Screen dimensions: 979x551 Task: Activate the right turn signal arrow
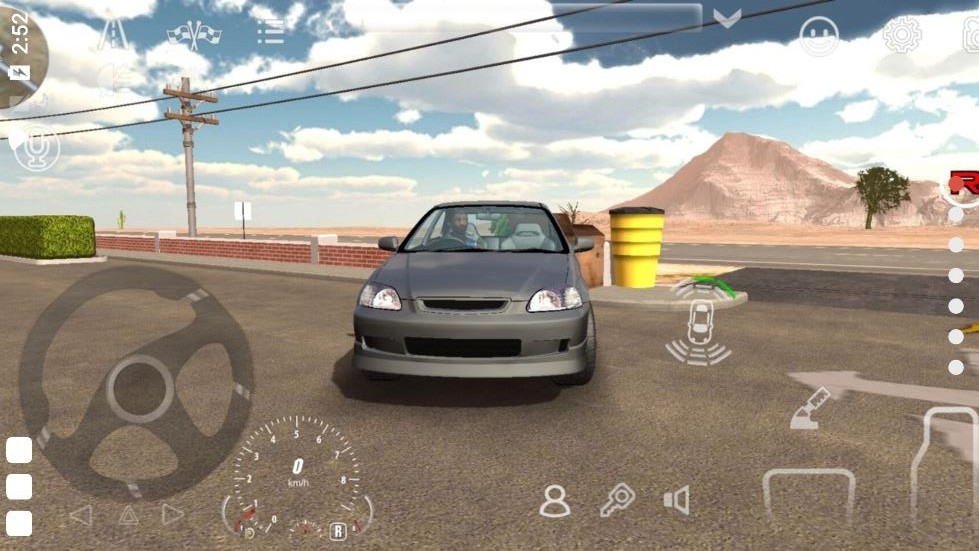coord(173,515)
